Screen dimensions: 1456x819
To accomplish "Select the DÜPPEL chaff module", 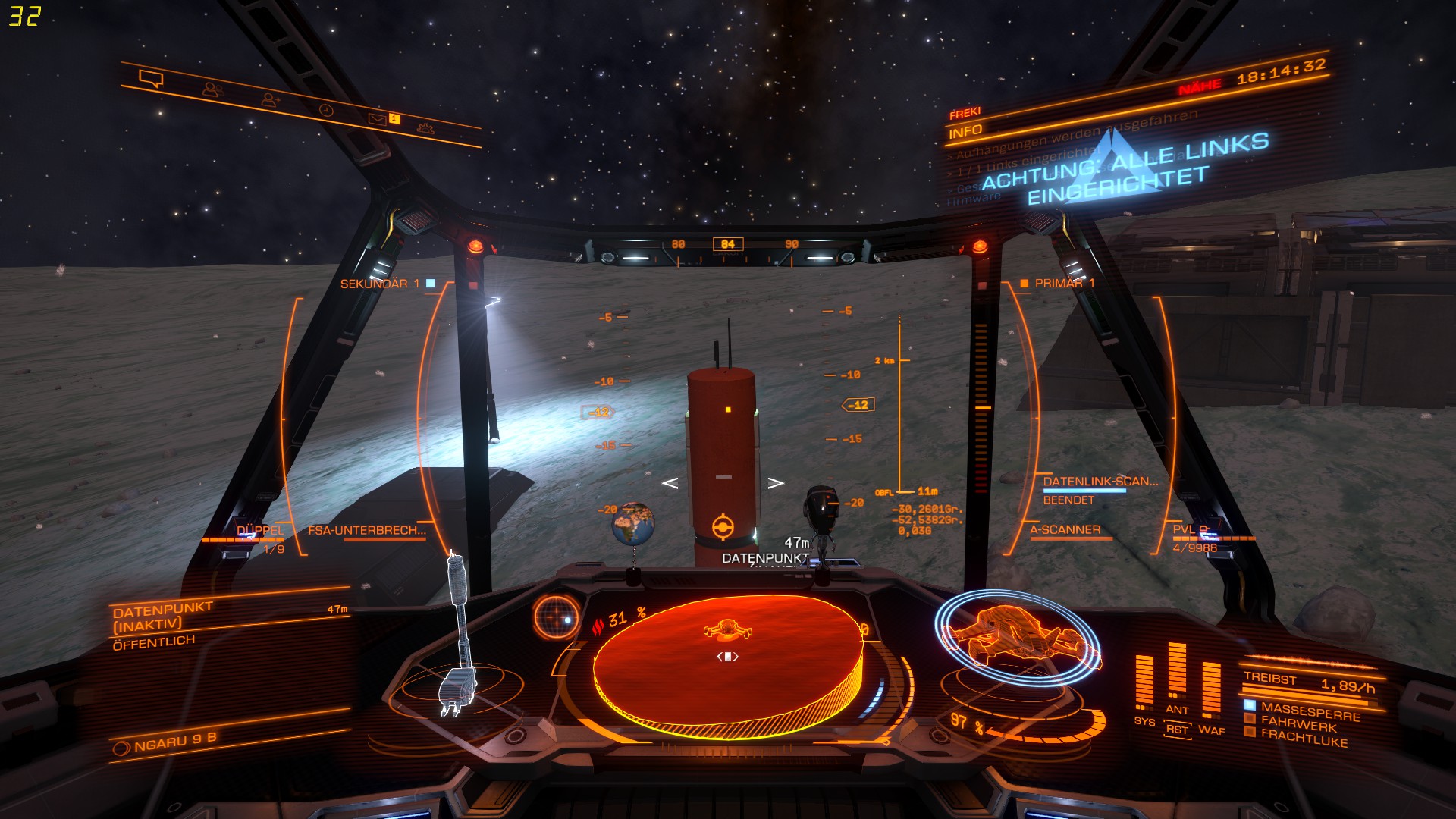I will (x=259, y=531).
